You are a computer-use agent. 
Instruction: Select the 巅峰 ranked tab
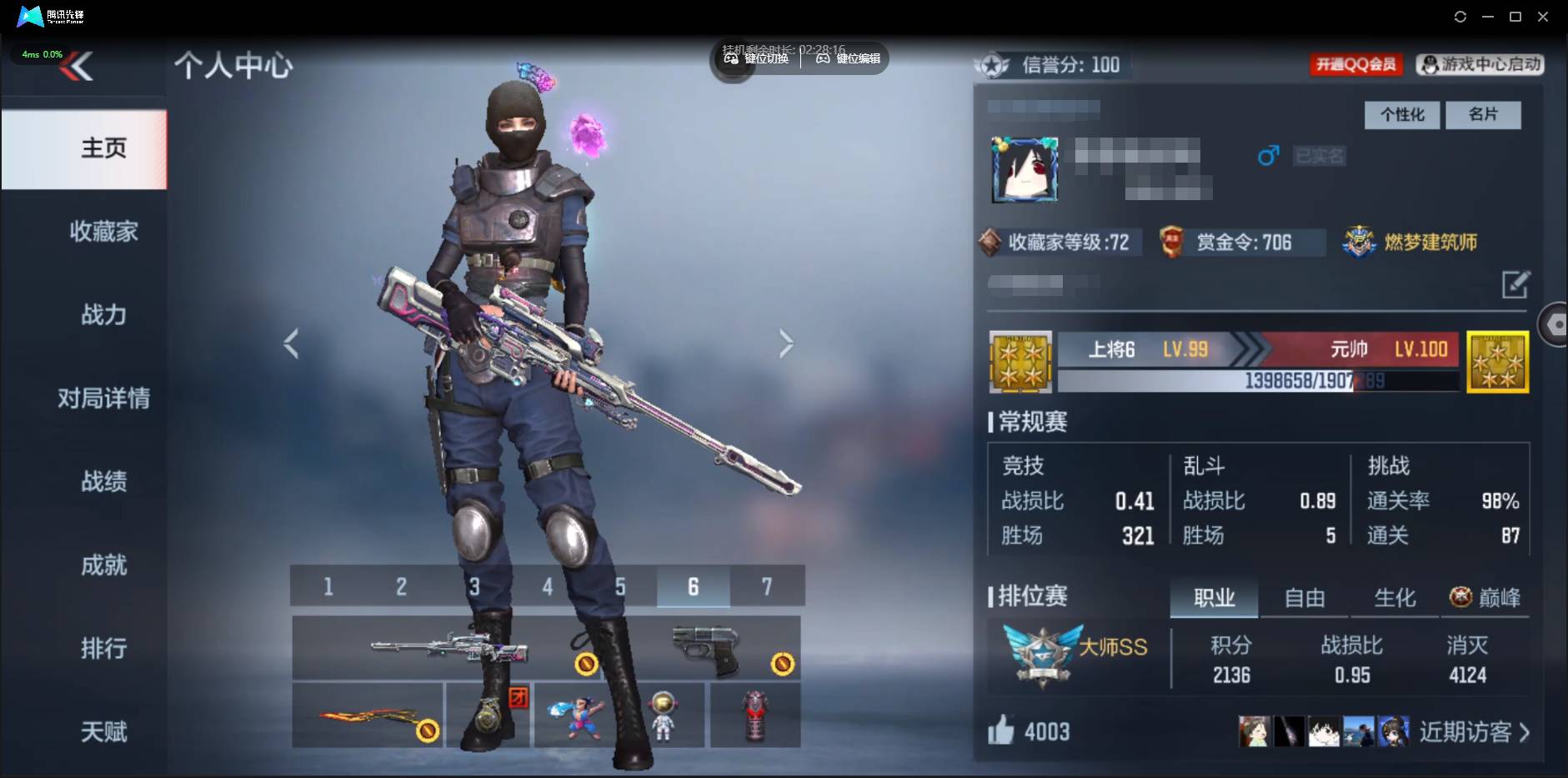pos(1485,598)
